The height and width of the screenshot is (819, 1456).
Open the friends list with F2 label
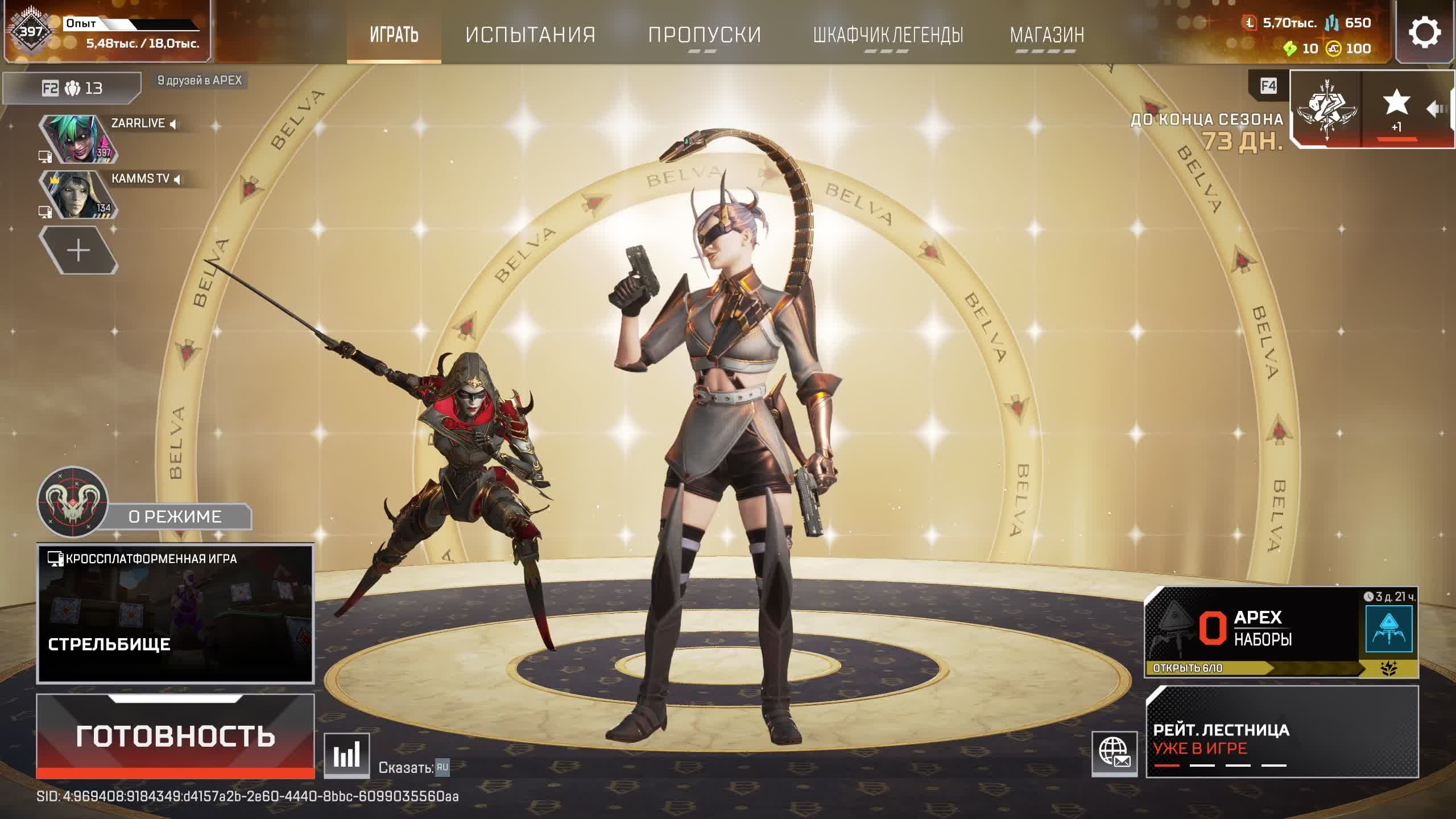click(x=51, y=88)
